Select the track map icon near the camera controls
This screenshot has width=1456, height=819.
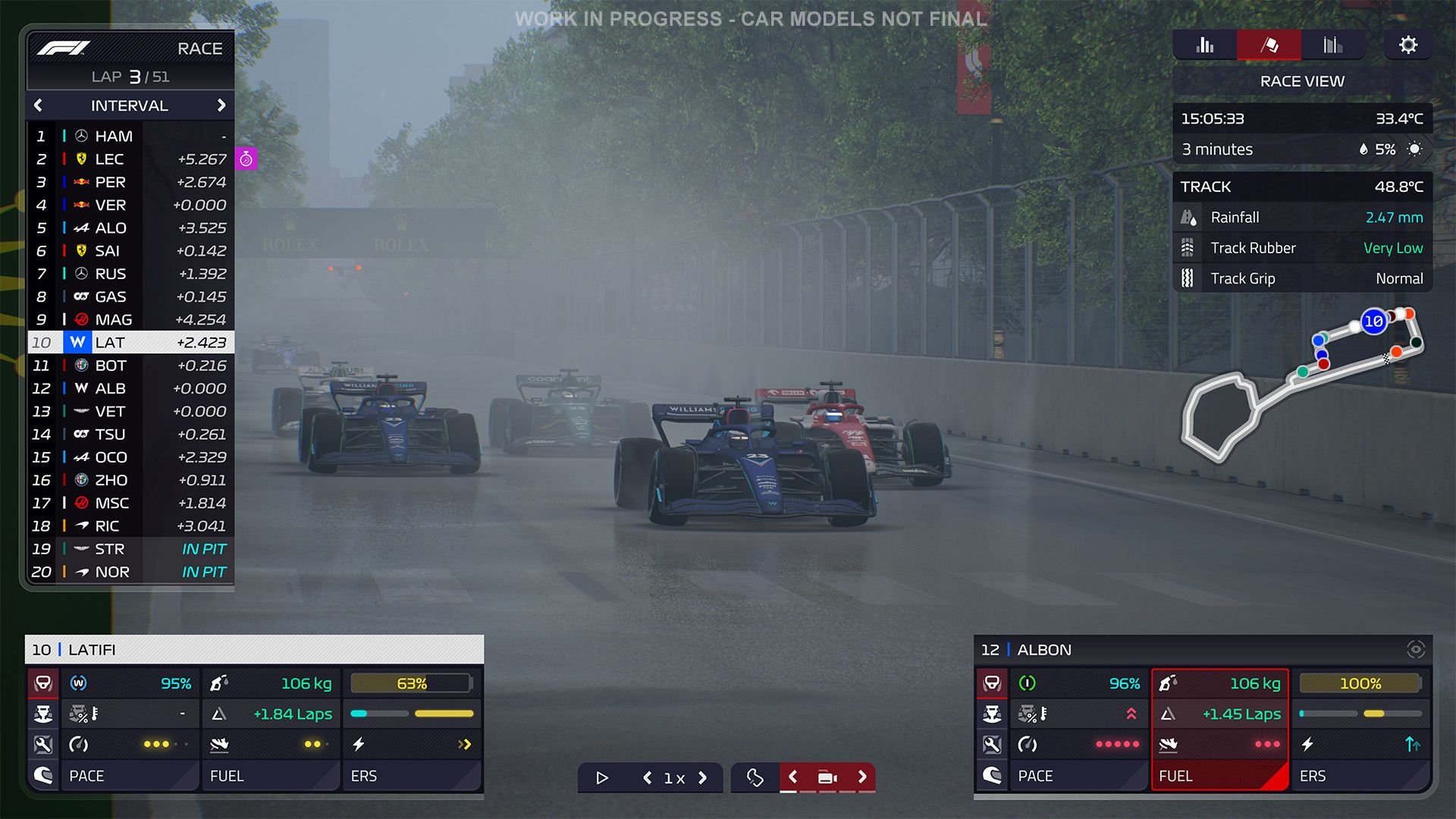(756, 777)
